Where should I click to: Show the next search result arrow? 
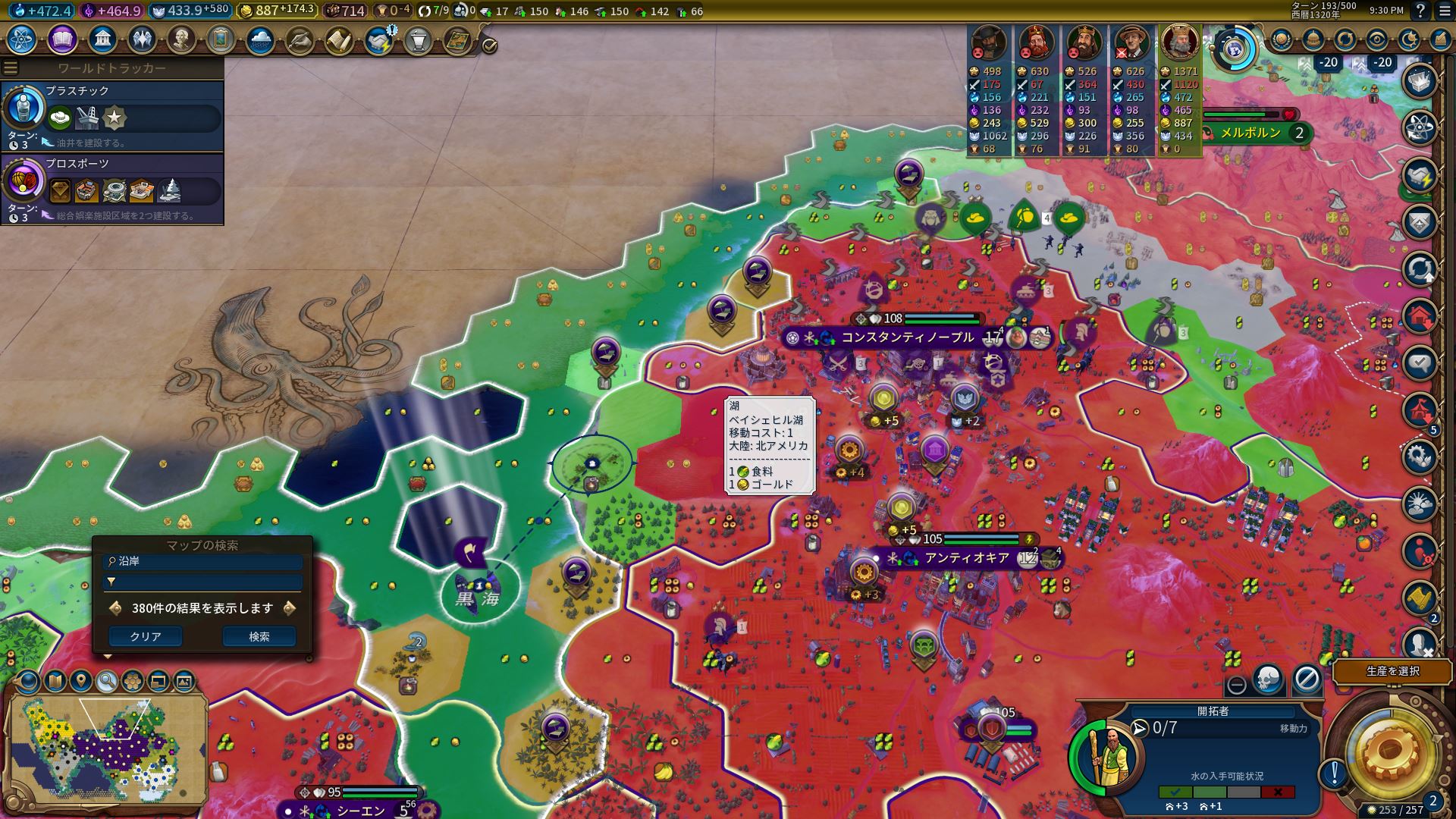click(289, 608)
